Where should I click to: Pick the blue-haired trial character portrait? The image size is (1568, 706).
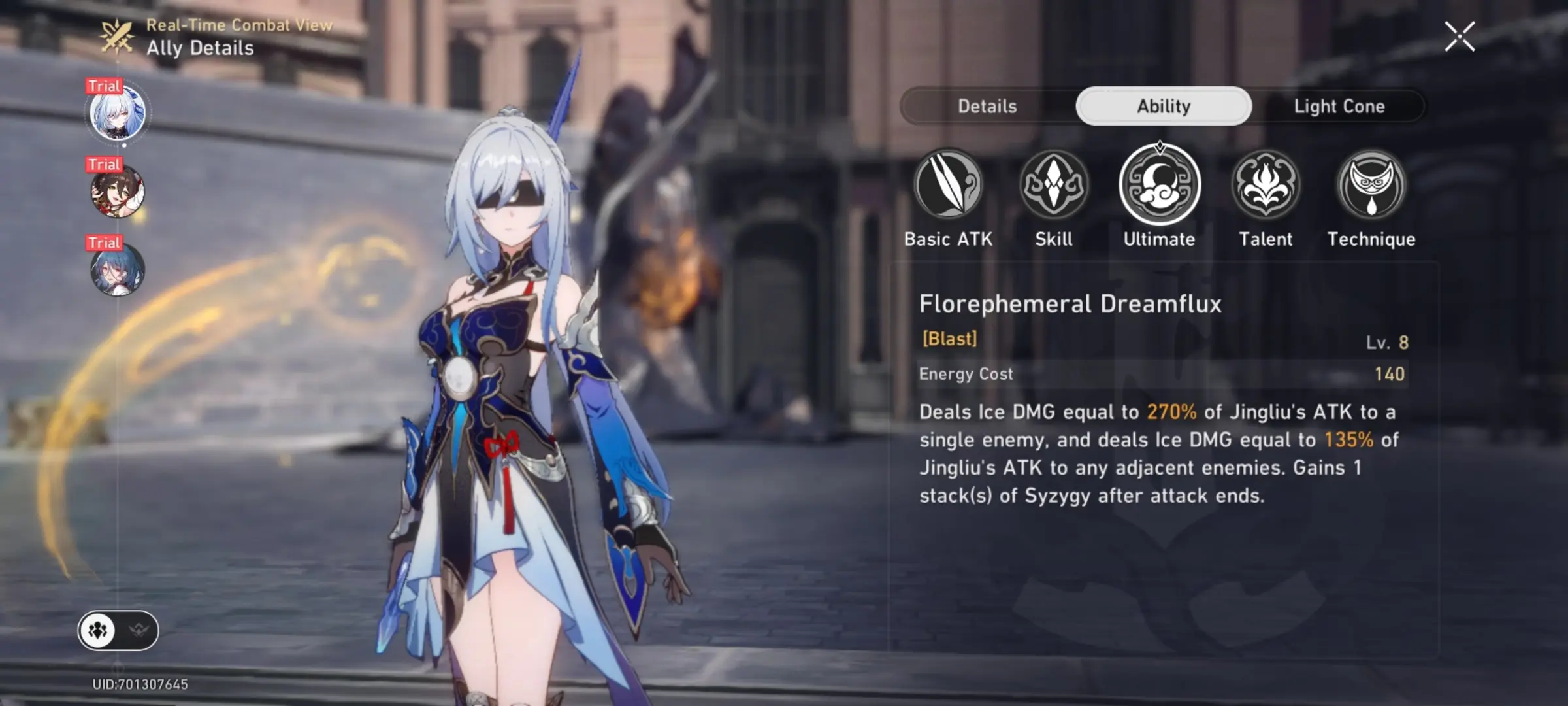pyautogui.click(x=118, y=270)
